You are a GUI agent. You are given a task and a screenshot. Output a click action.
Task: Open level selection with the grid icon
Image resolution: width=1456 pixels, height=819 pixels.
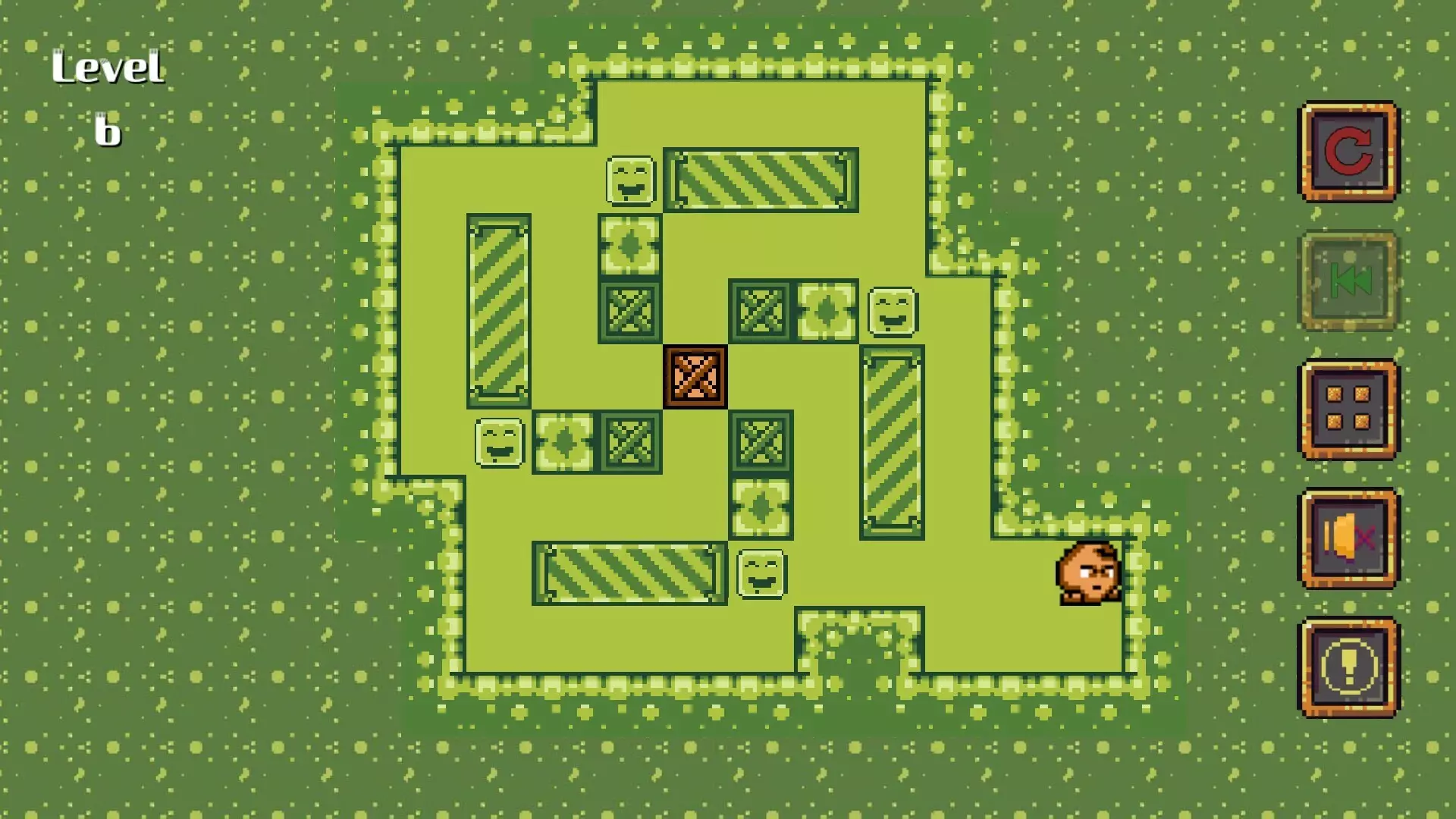pos(1348,408)
